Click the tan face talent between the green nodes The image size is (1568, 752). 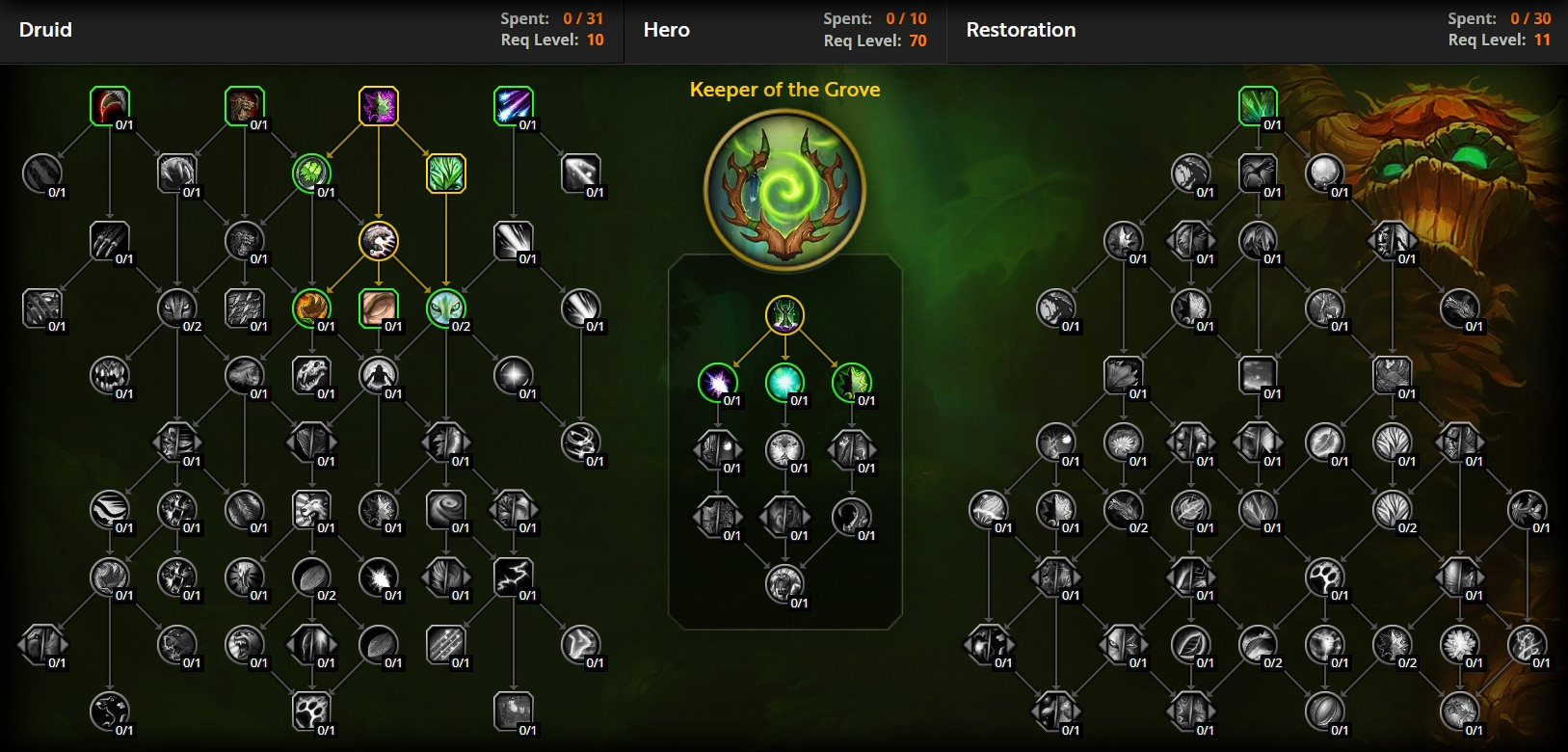[x=380, y=309]
